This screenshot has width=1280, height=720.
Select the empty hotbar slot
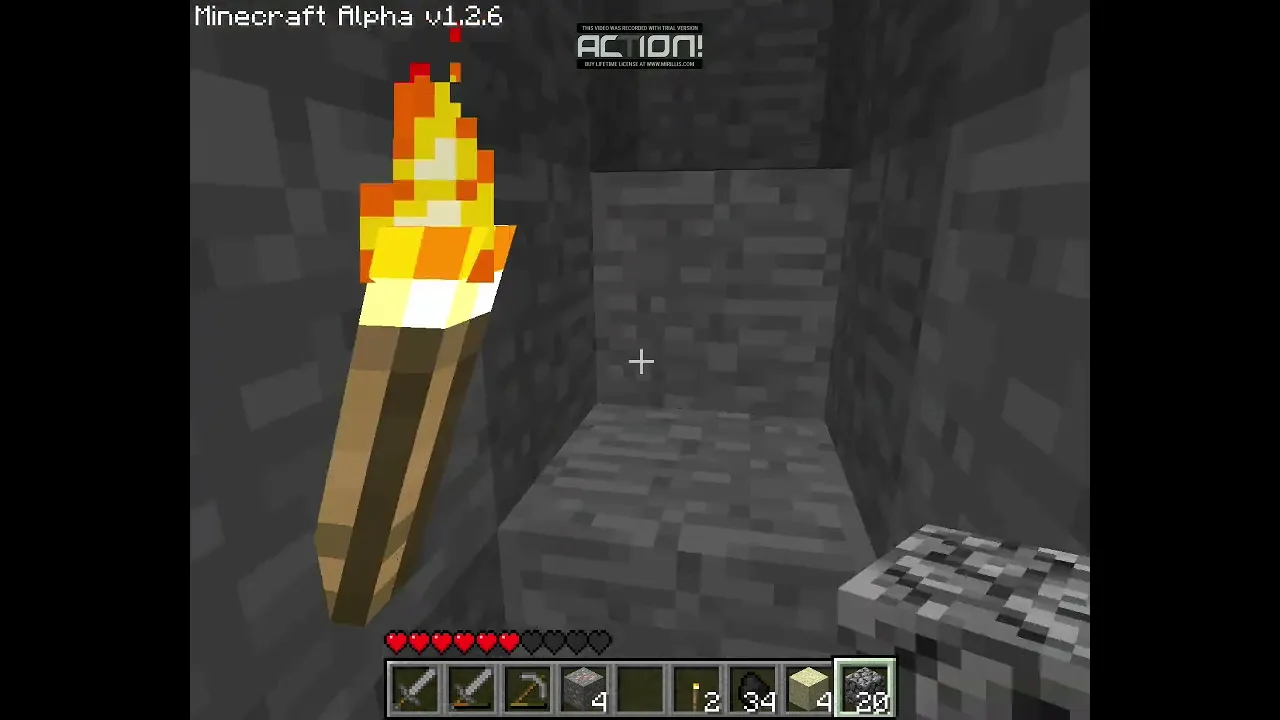pyautogui.click(x=640, y=689)
